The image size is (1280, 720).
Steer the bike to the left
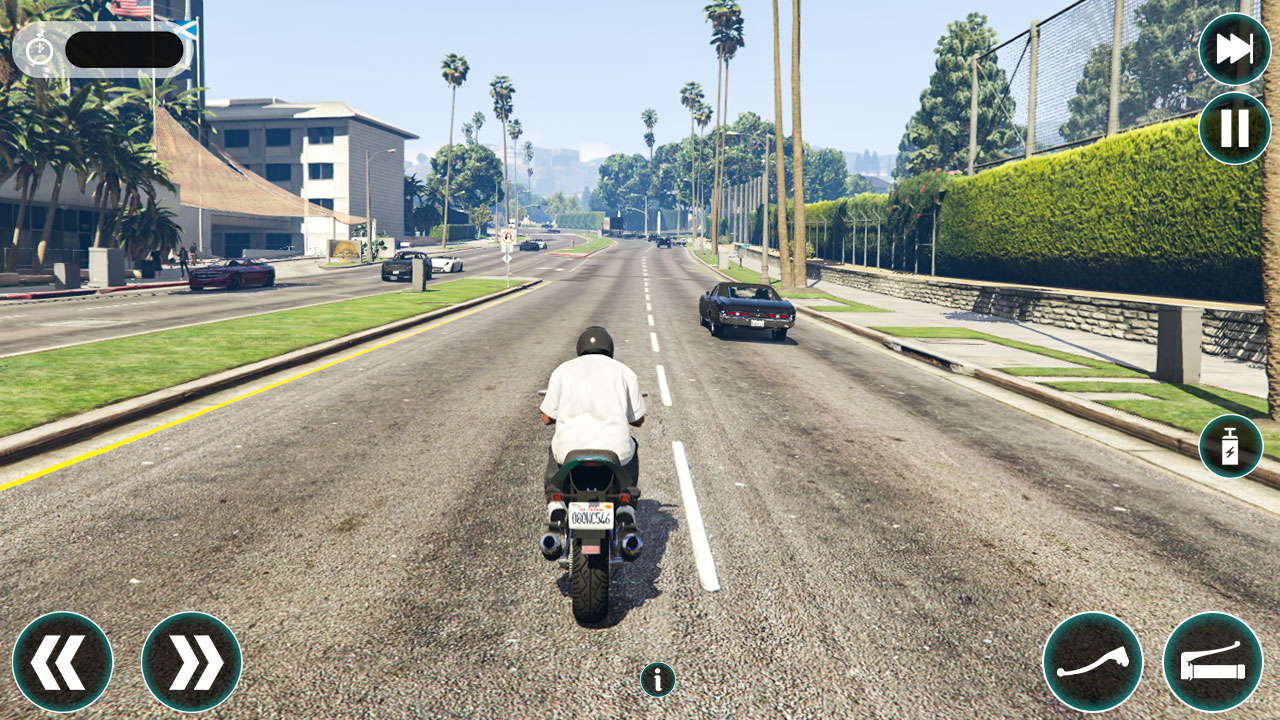(x=62, y=661)
